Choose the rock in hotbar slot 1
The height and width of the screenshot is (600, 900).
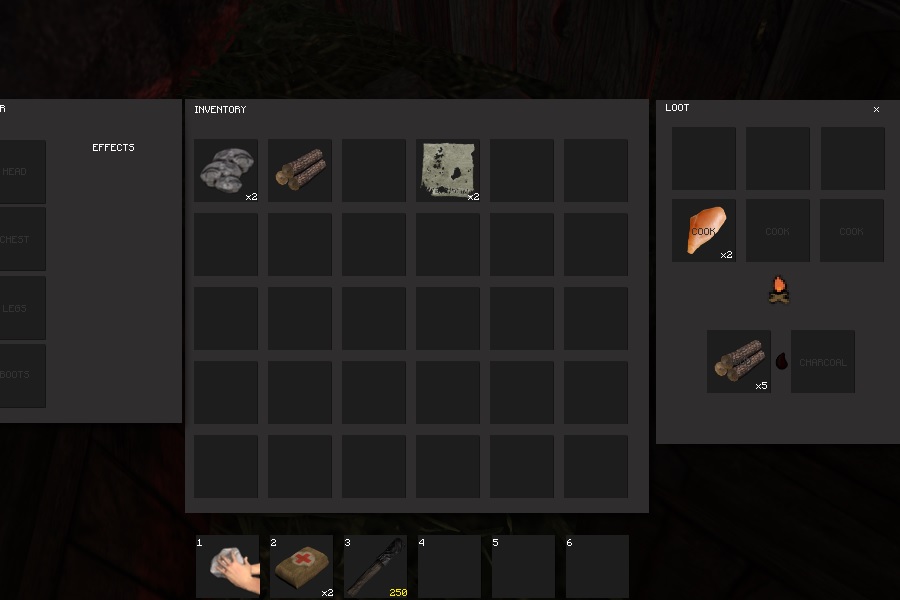pos(227,566)
